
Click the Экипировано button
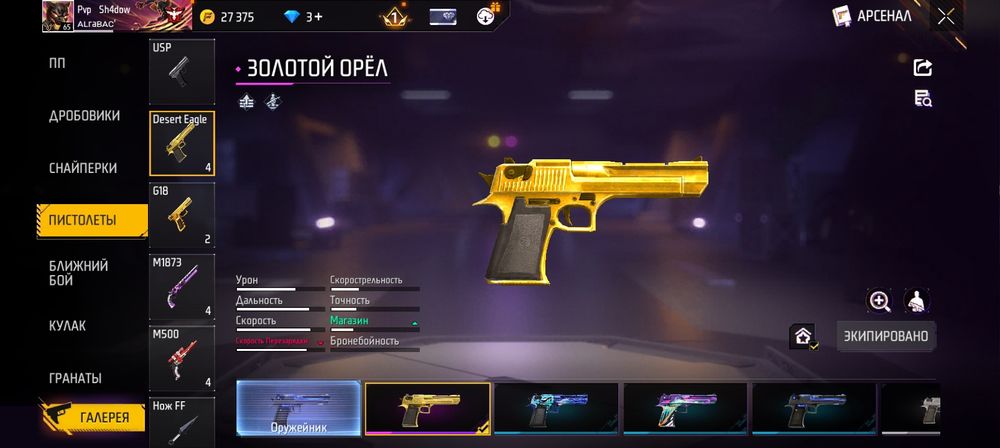[885, 336]
